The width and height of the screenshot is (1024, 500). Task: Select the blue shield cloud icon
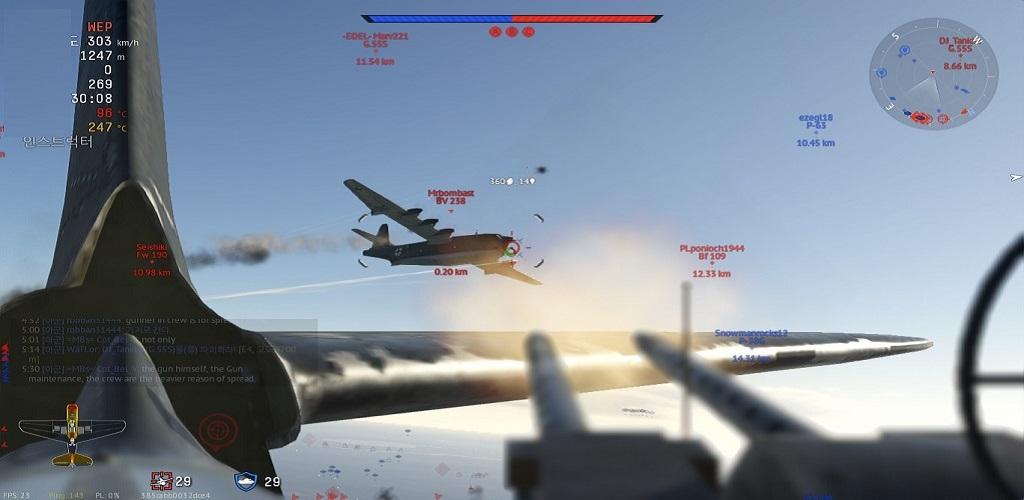click(x=245, y=481)
